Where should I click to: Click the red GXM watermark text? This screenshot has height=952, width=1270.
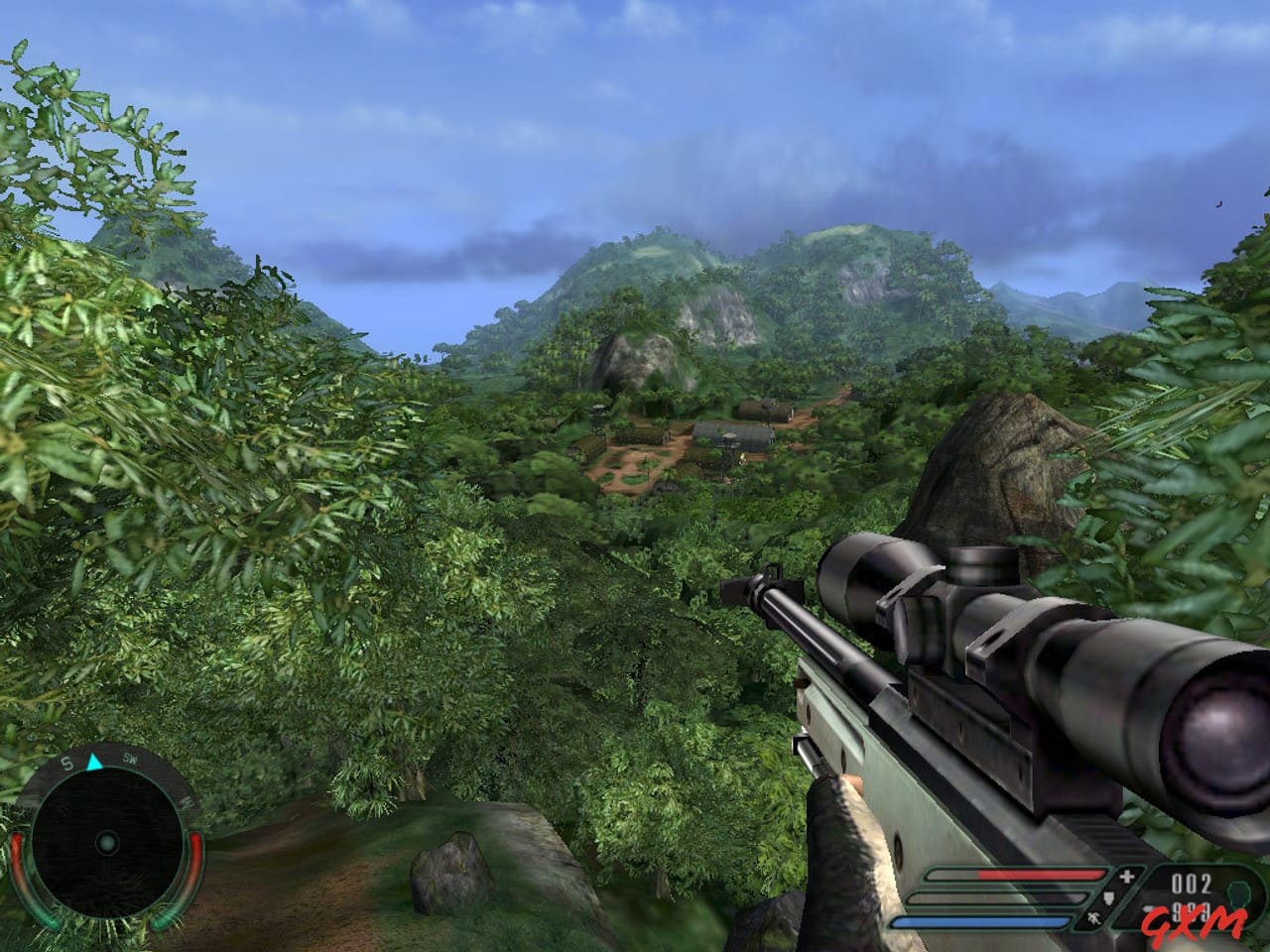coord(1194,923)
